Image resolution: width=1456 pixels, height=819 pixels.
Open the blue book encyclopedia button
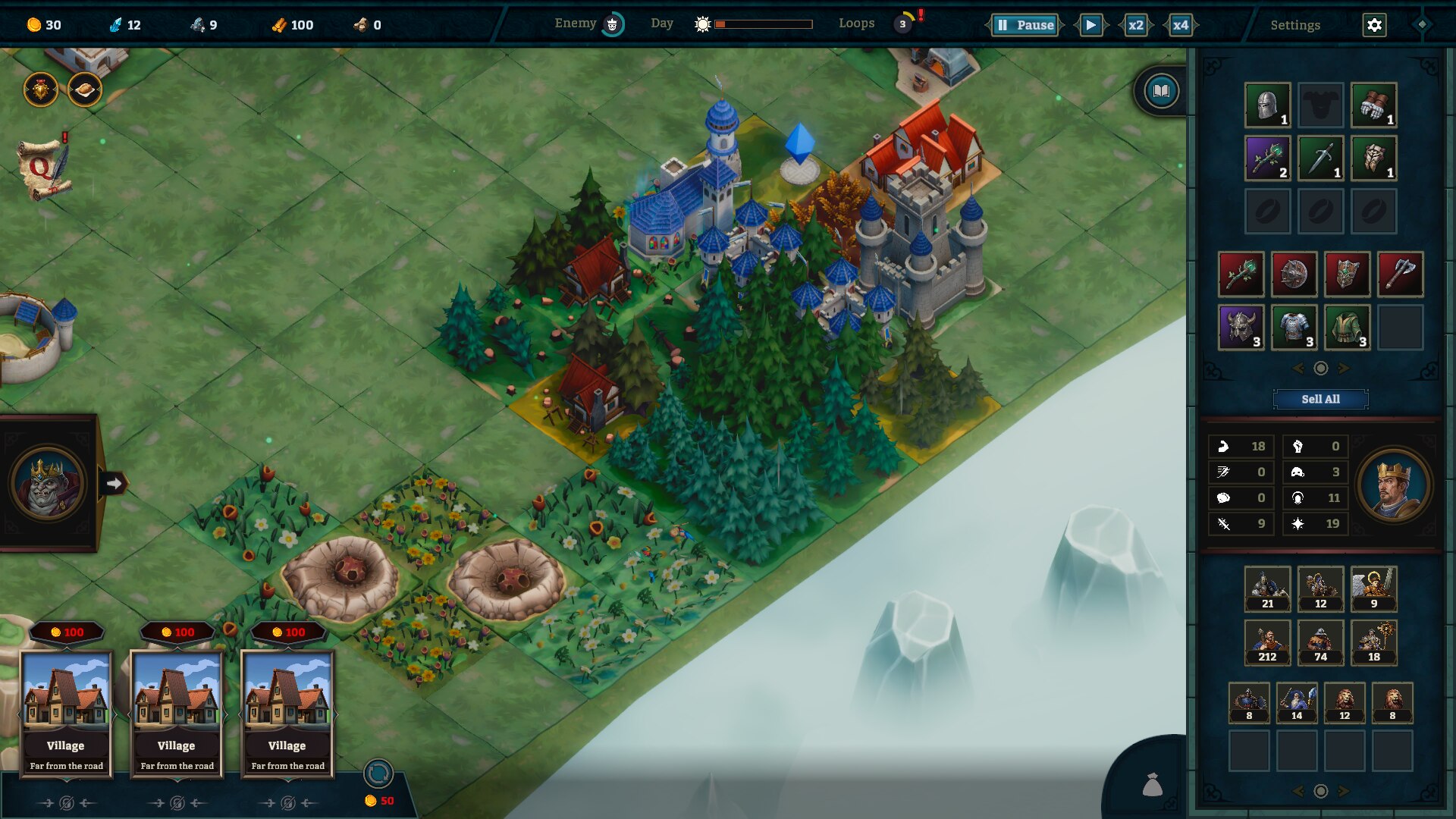pos(1161,92)
